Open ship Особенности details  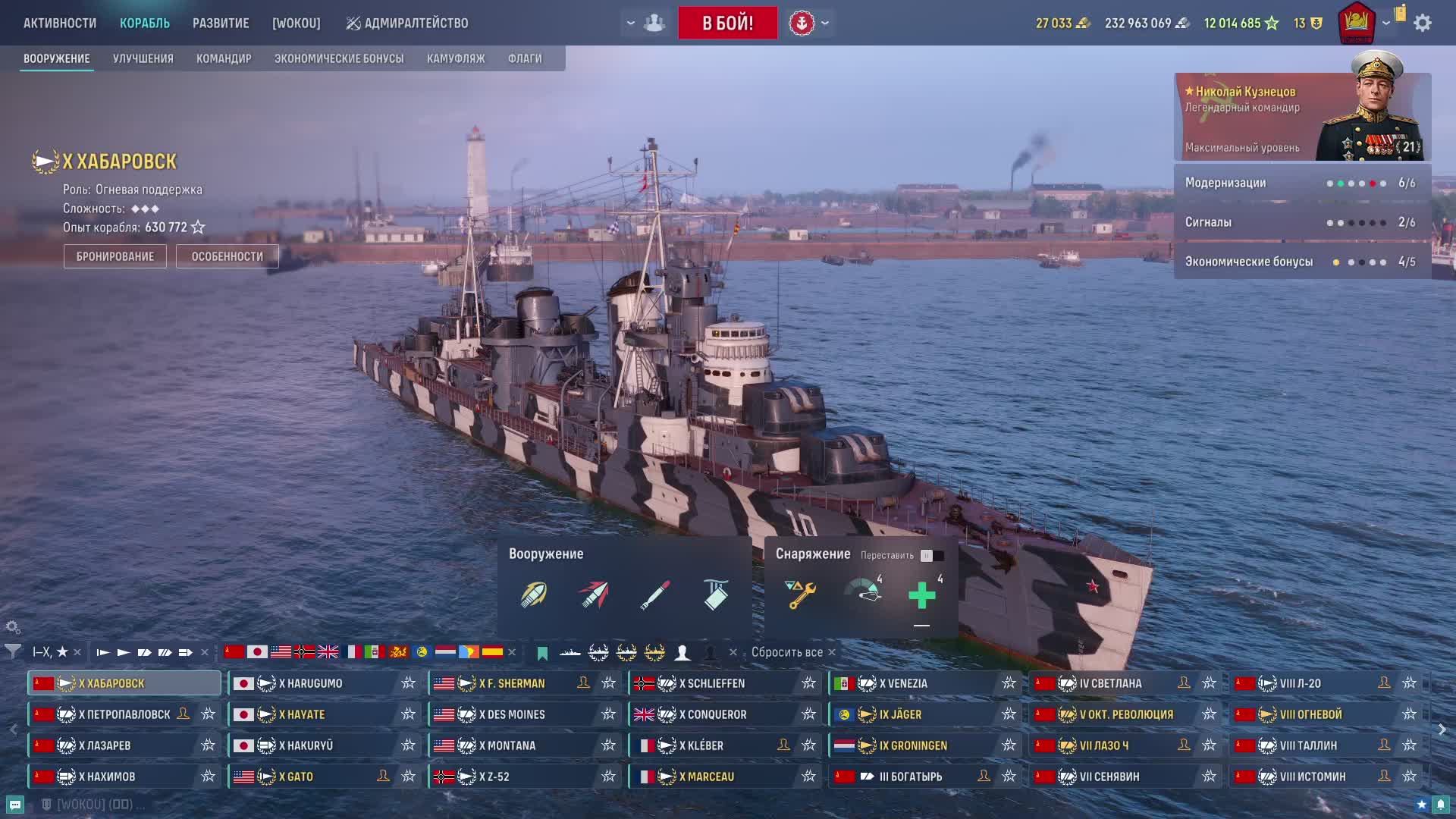[227, 256]
